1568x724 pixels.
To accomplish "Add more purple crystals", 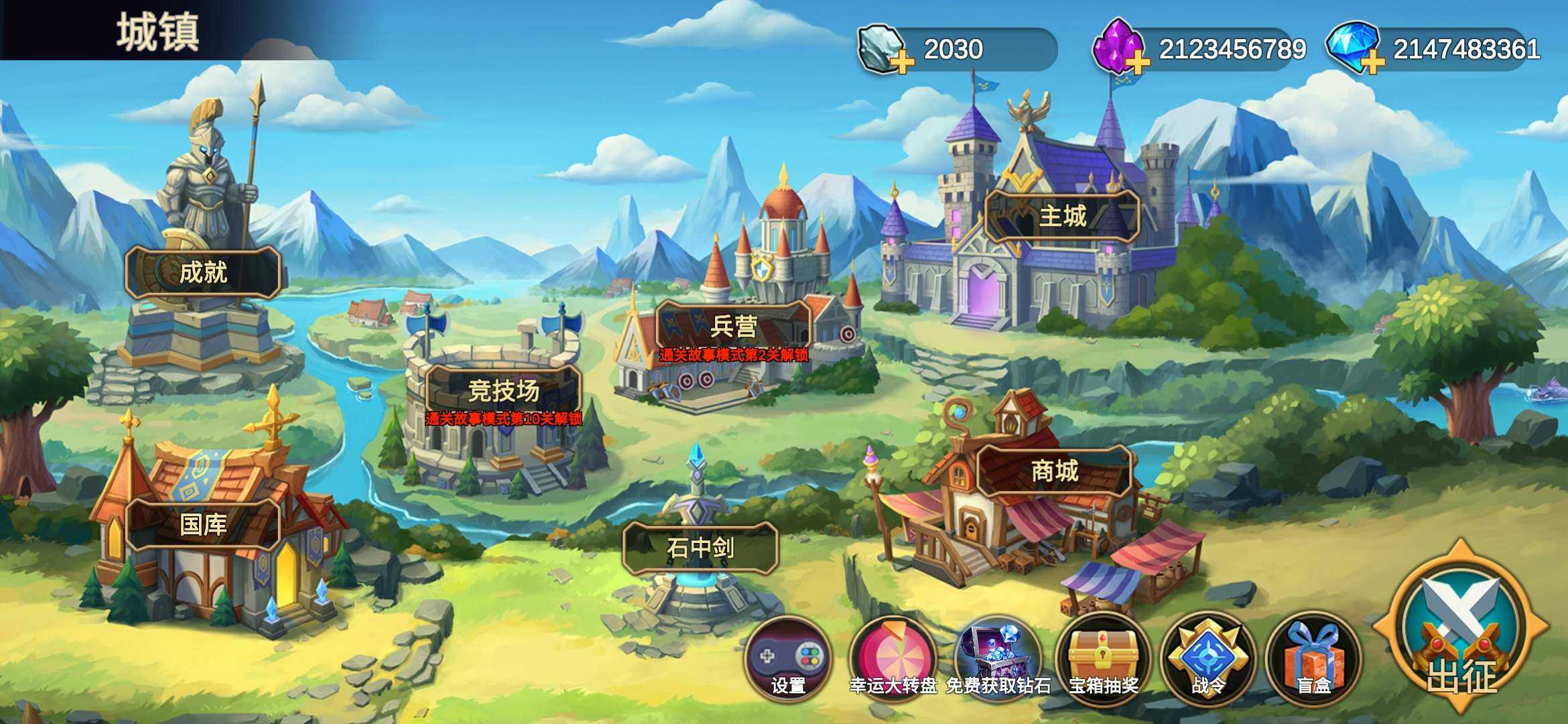I will (1137, 62).
